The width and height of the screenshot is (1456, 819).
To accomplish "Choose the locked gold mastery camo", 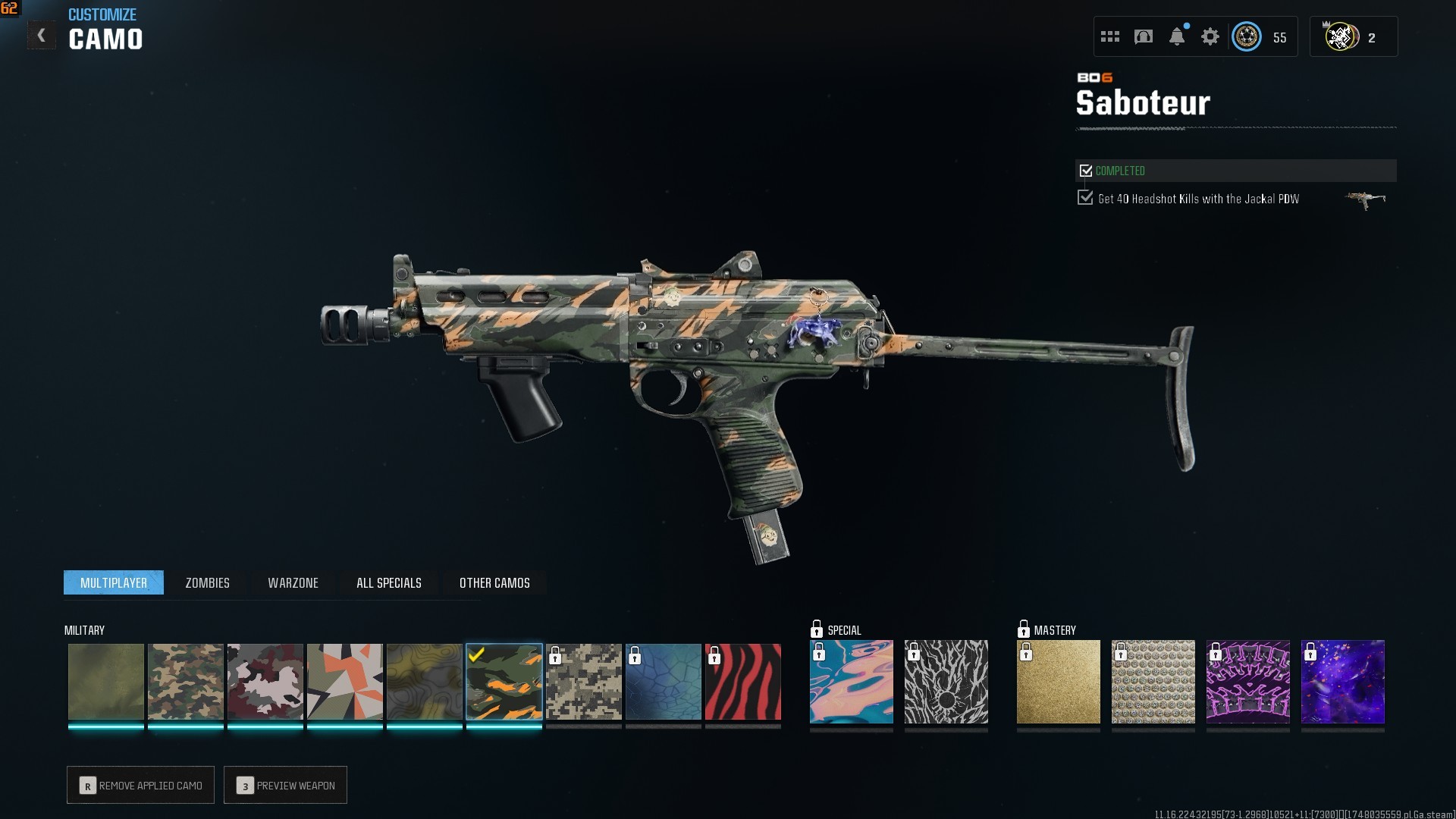I will (1058, 682).
